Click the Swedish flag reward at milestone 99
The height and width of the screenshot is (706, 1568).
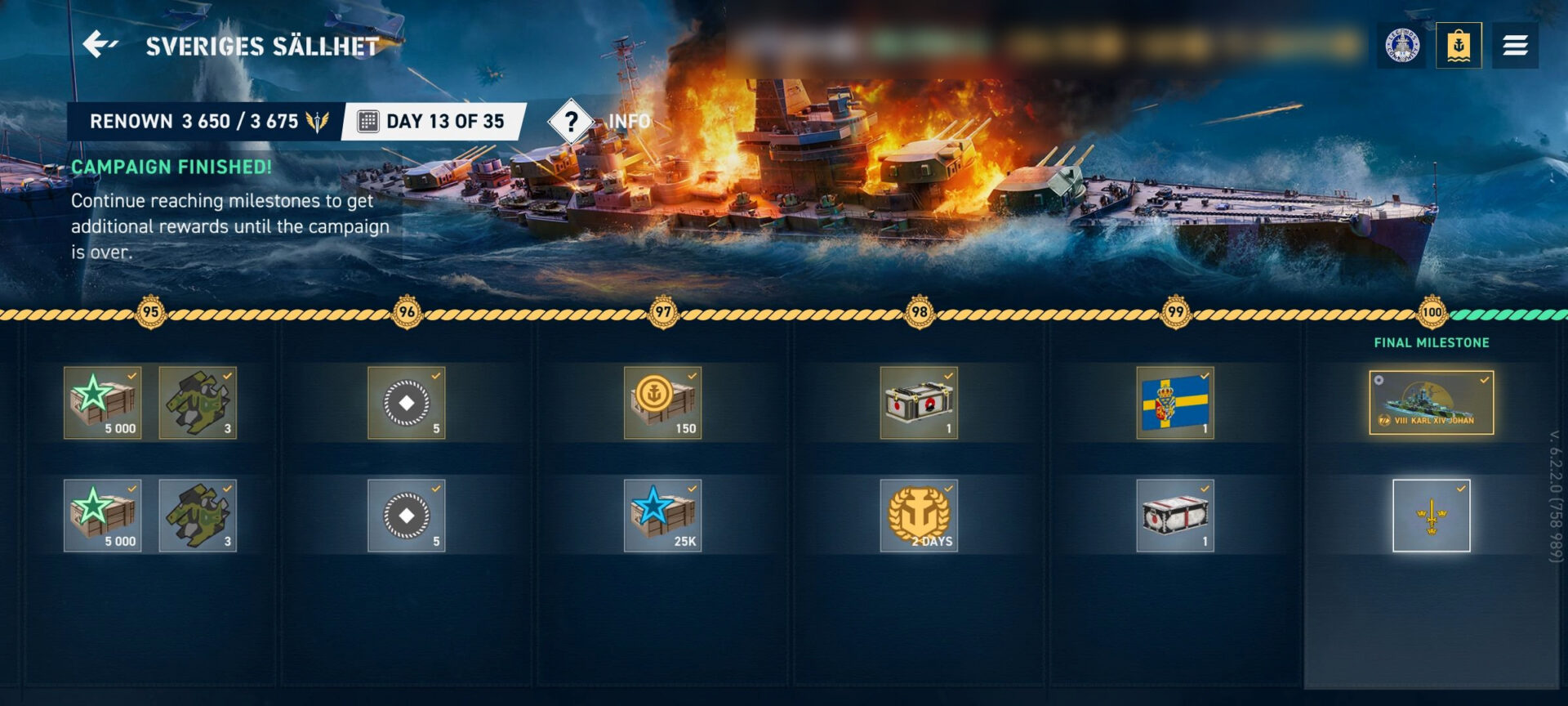1174,403
